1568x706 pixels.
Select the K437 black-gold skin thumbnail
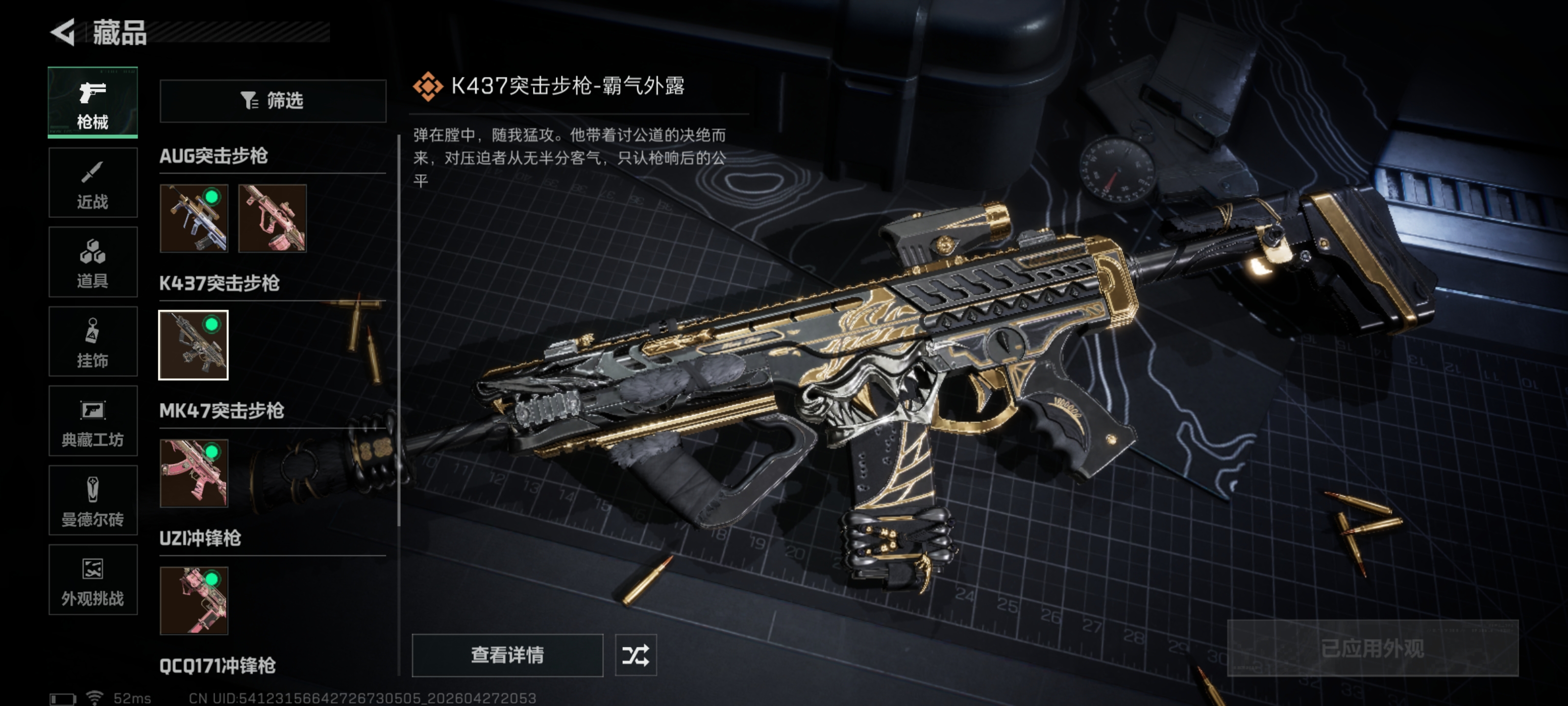pos(194,345)
